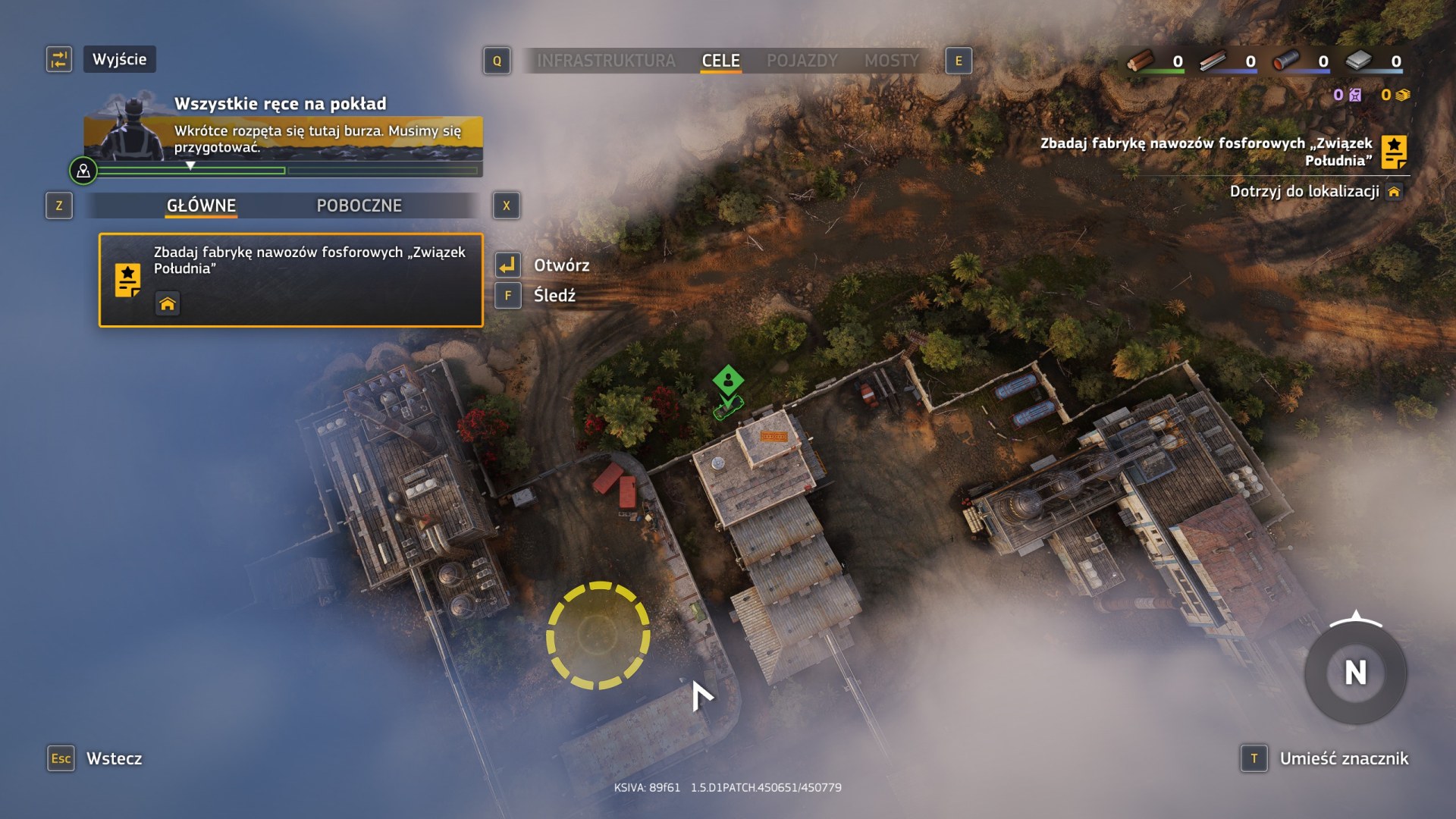Screen dimensions: 1456x819
Task: Select the Zbadaj fabrykę nawozów objective card
Action: [290, 280]
